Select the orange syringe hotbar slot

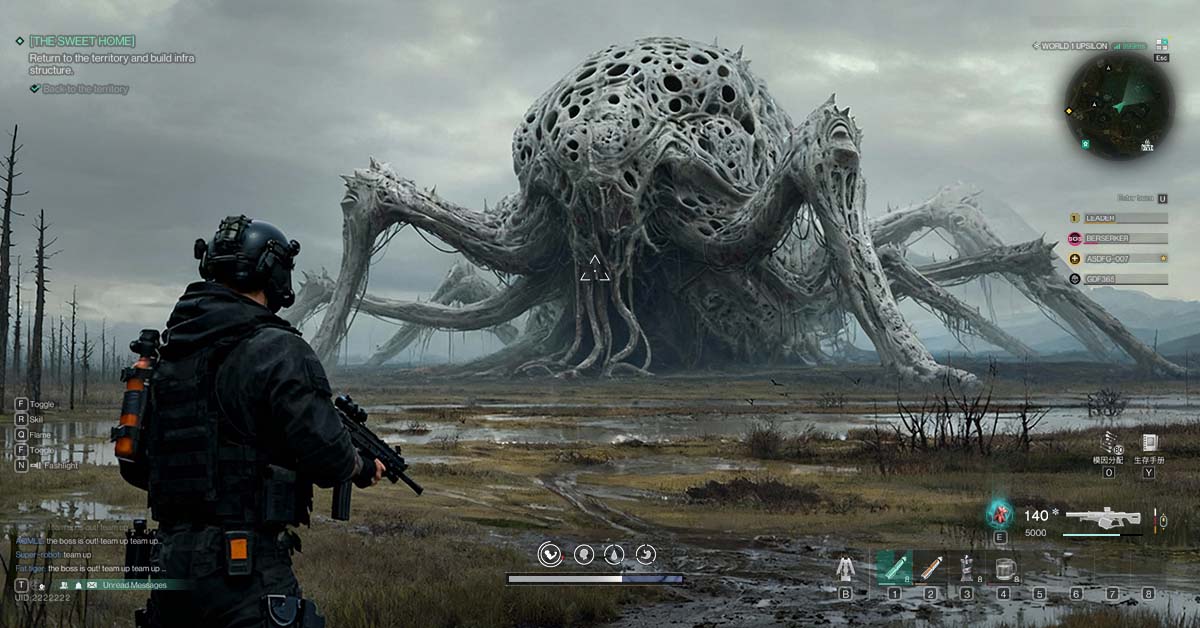931,568
